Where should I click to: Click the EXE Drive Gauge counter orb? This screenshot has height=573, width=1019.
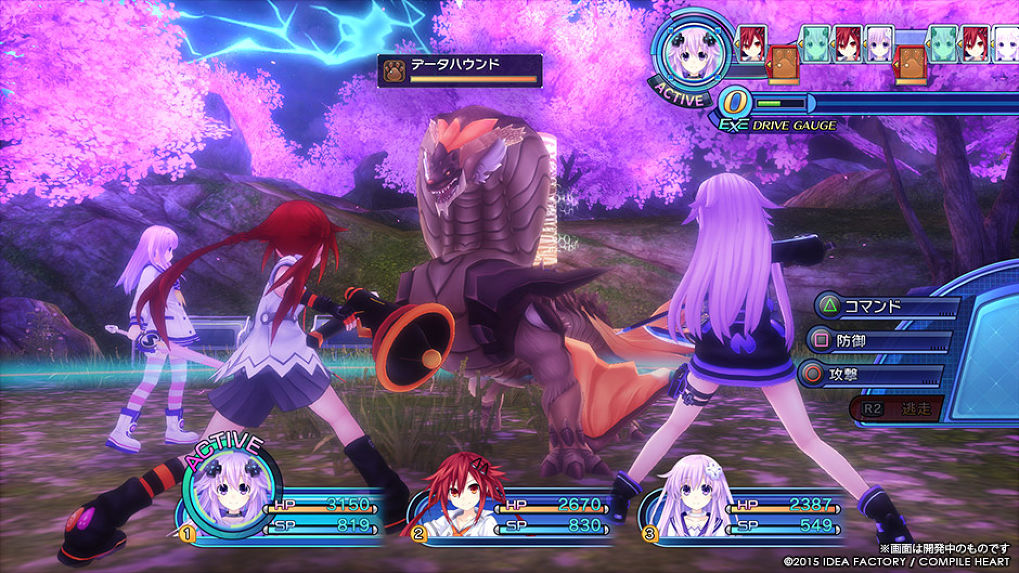point(734,102)
